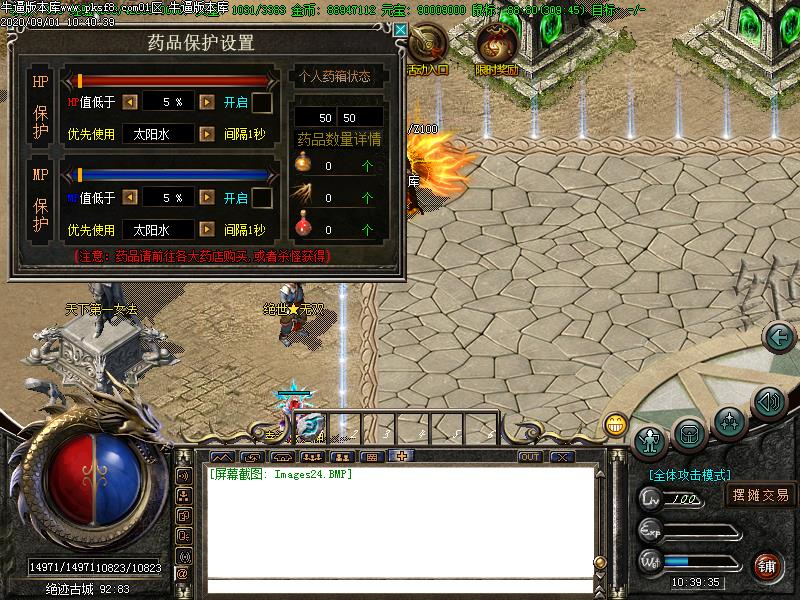Close the potion protection settings window
The width and height of the screenshot is (800, 600).
(400, 30)
